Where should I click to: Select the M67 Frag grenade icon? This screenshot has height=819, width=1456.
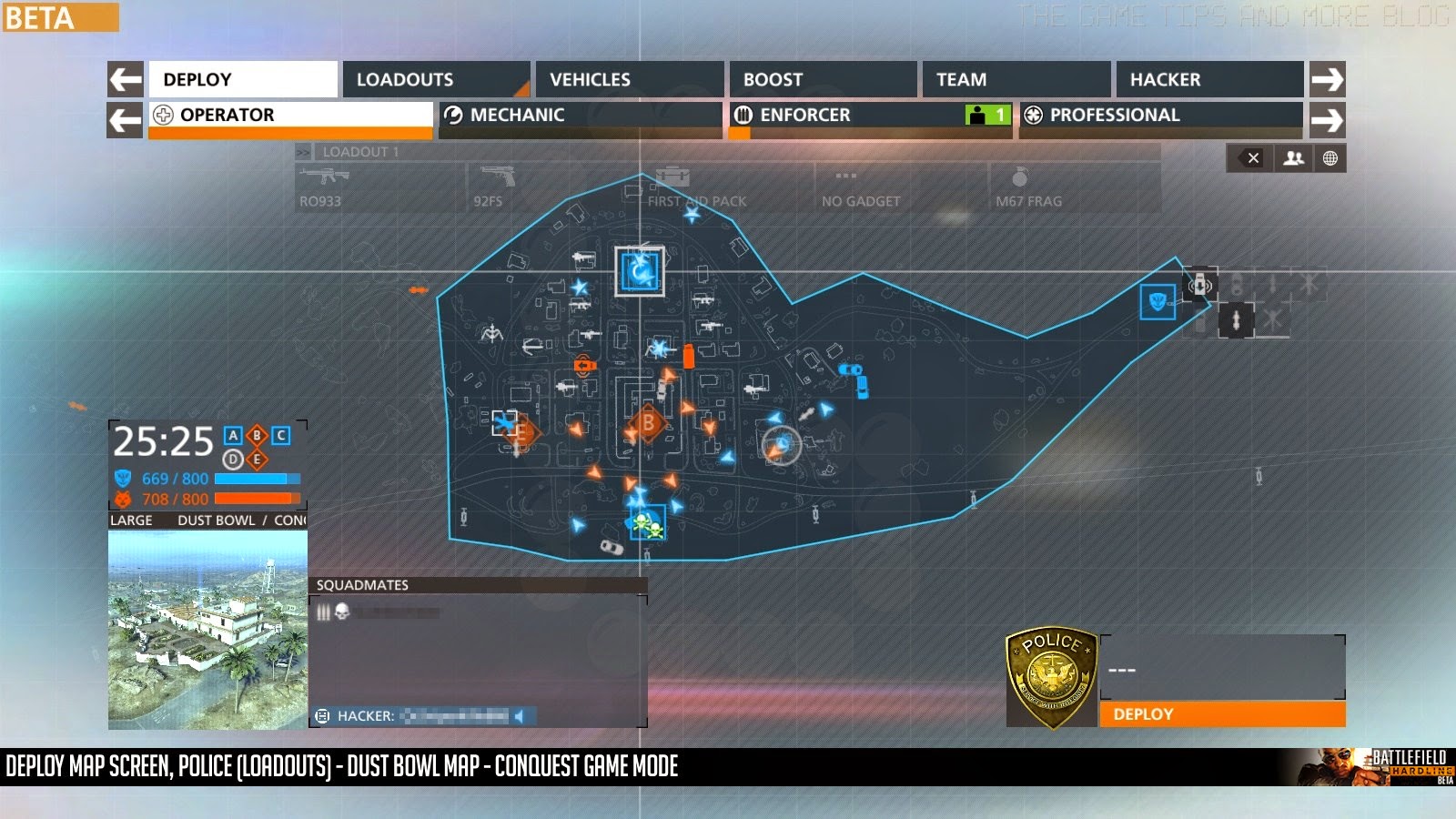click(1021, 178)
